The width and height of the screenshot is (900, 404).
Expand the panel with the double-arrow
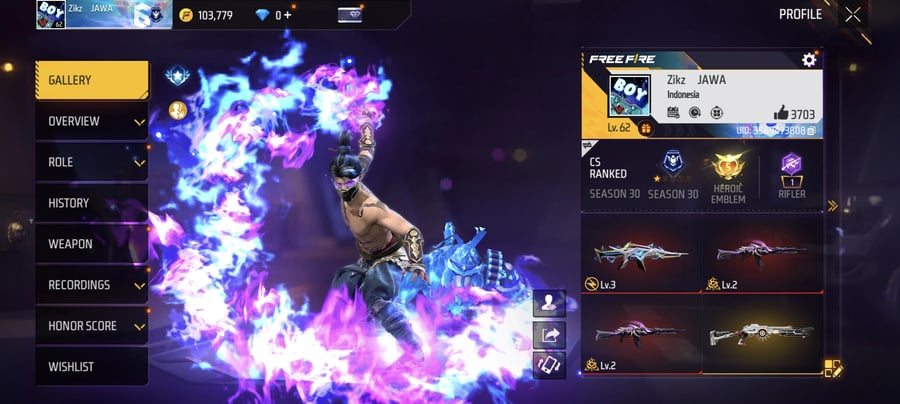click(x=832, y=206)
